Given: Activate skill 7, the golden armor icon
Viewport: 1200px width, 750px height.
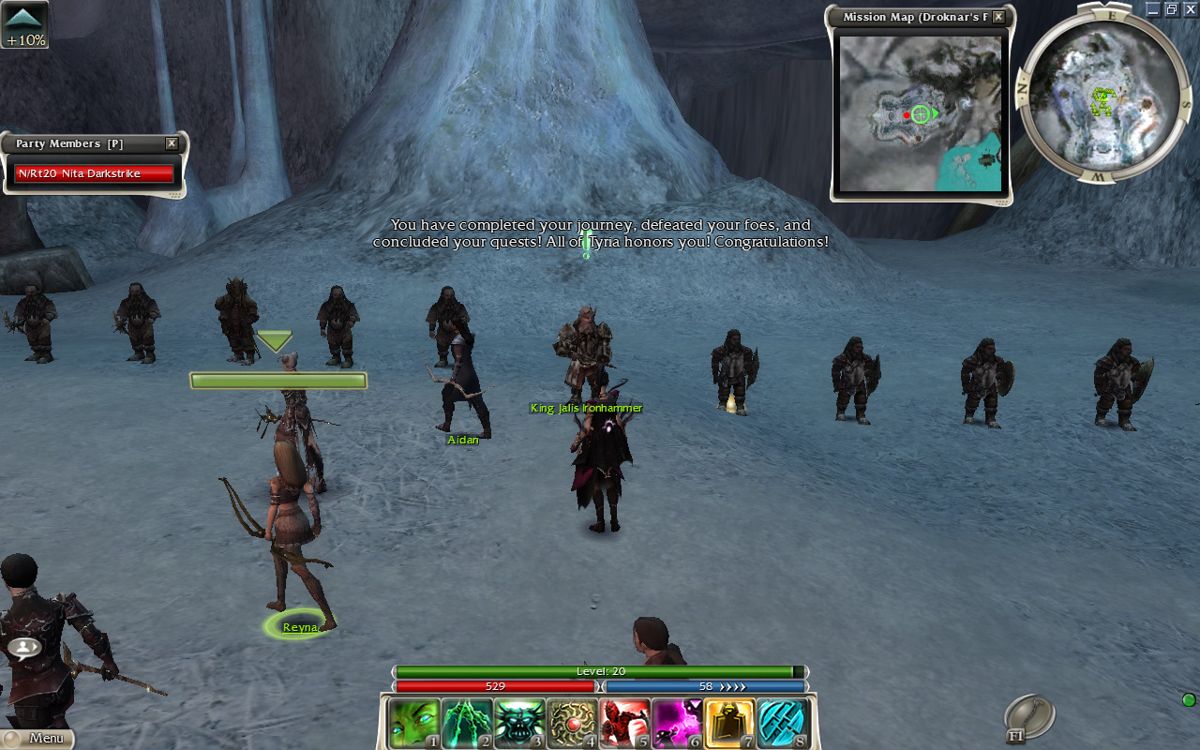Looking at the screenshot, I should click(x=730, y=723).
